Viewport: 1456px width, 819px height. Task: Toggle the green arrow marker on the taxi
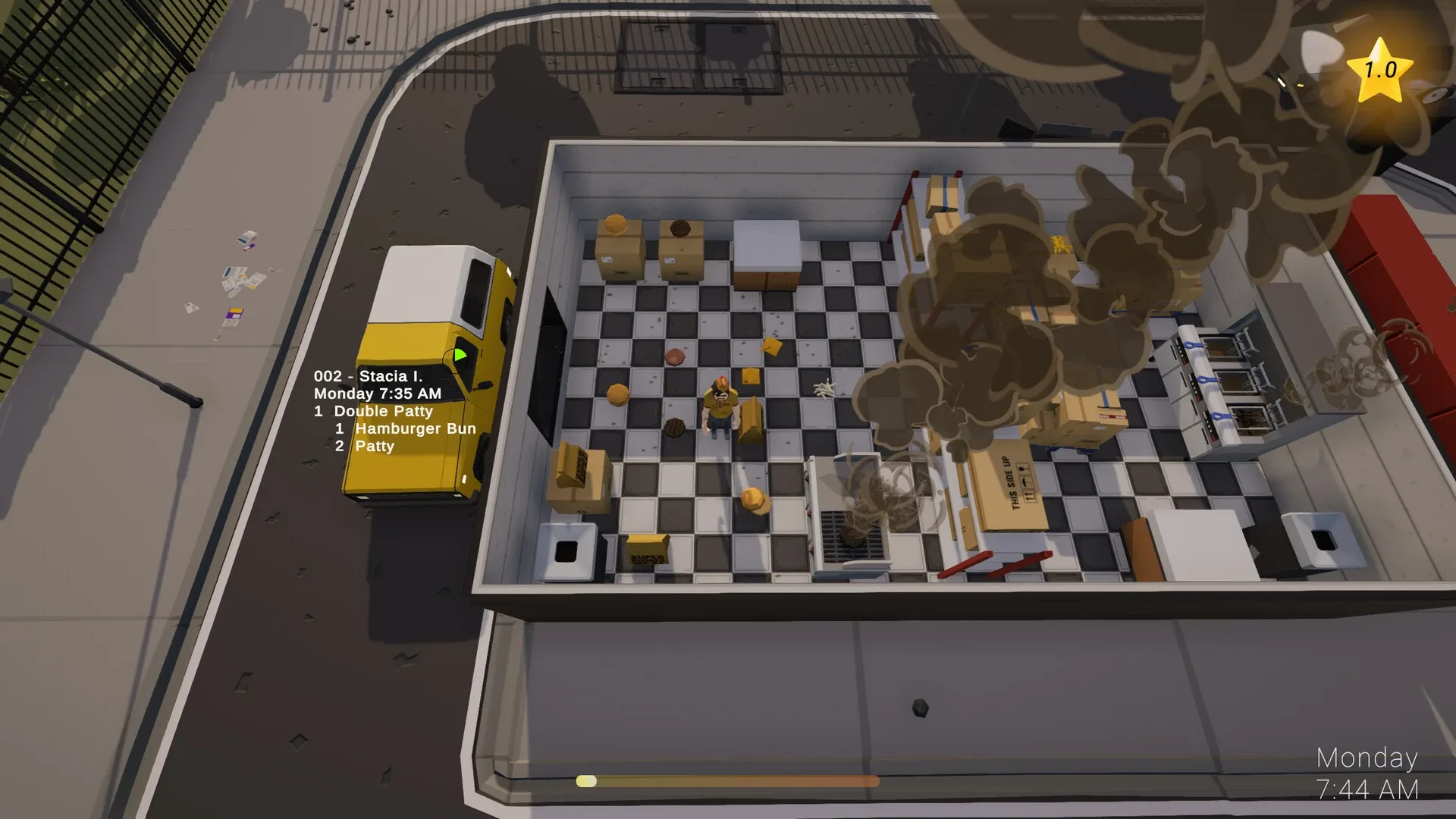[x=460, y=353]
